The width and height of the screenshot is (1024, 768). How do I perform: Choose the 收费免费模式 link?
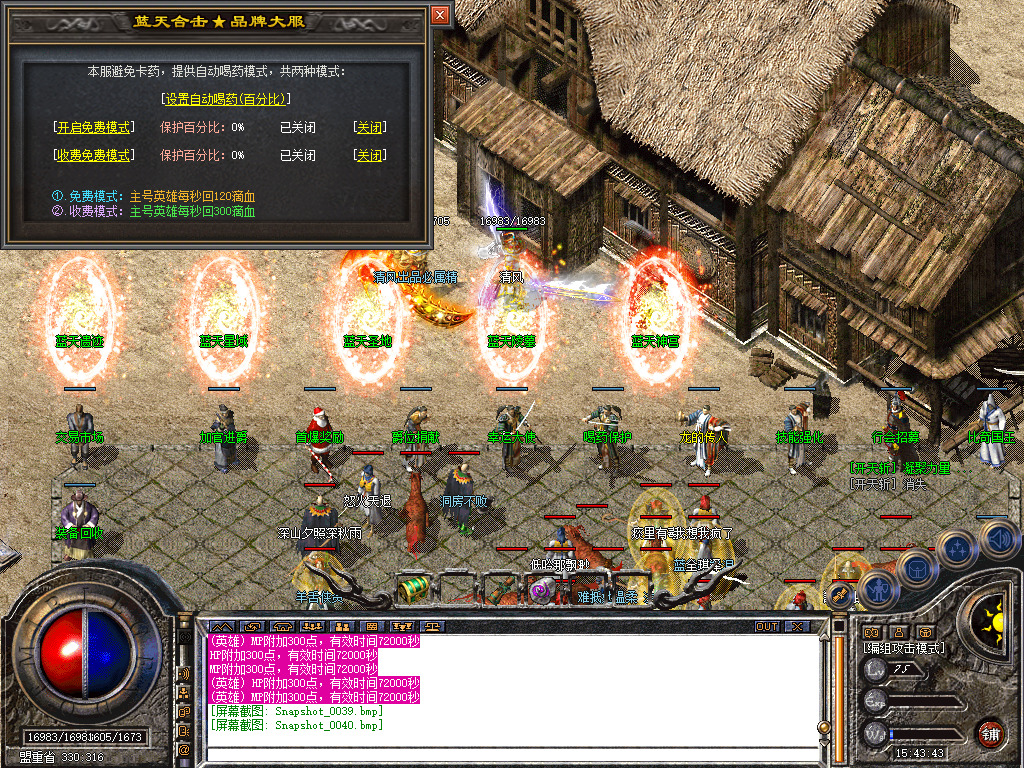click(x=93, y=155)
